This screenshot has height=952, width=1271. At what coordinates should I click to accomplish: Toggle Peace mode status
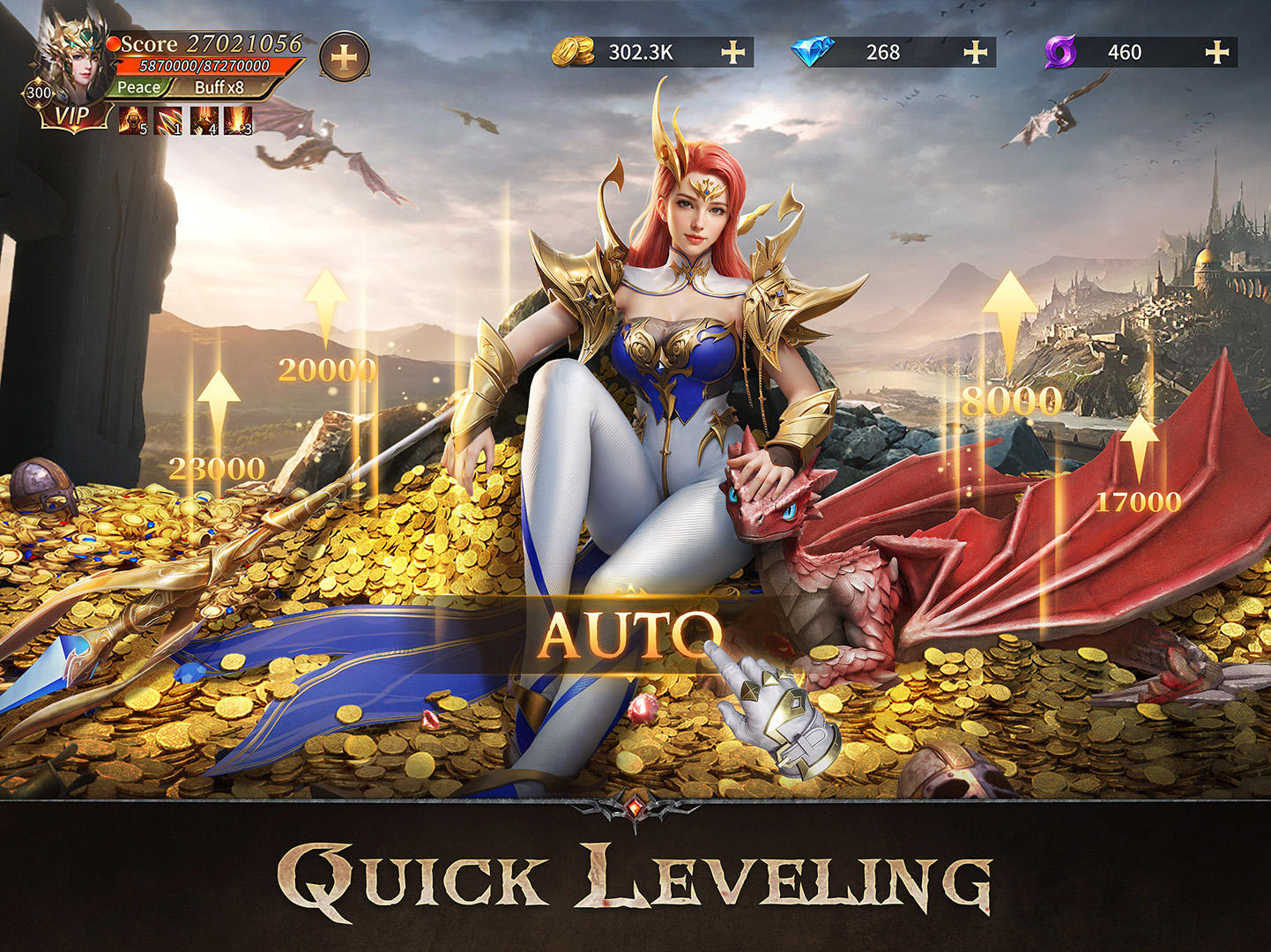[139, 86]
